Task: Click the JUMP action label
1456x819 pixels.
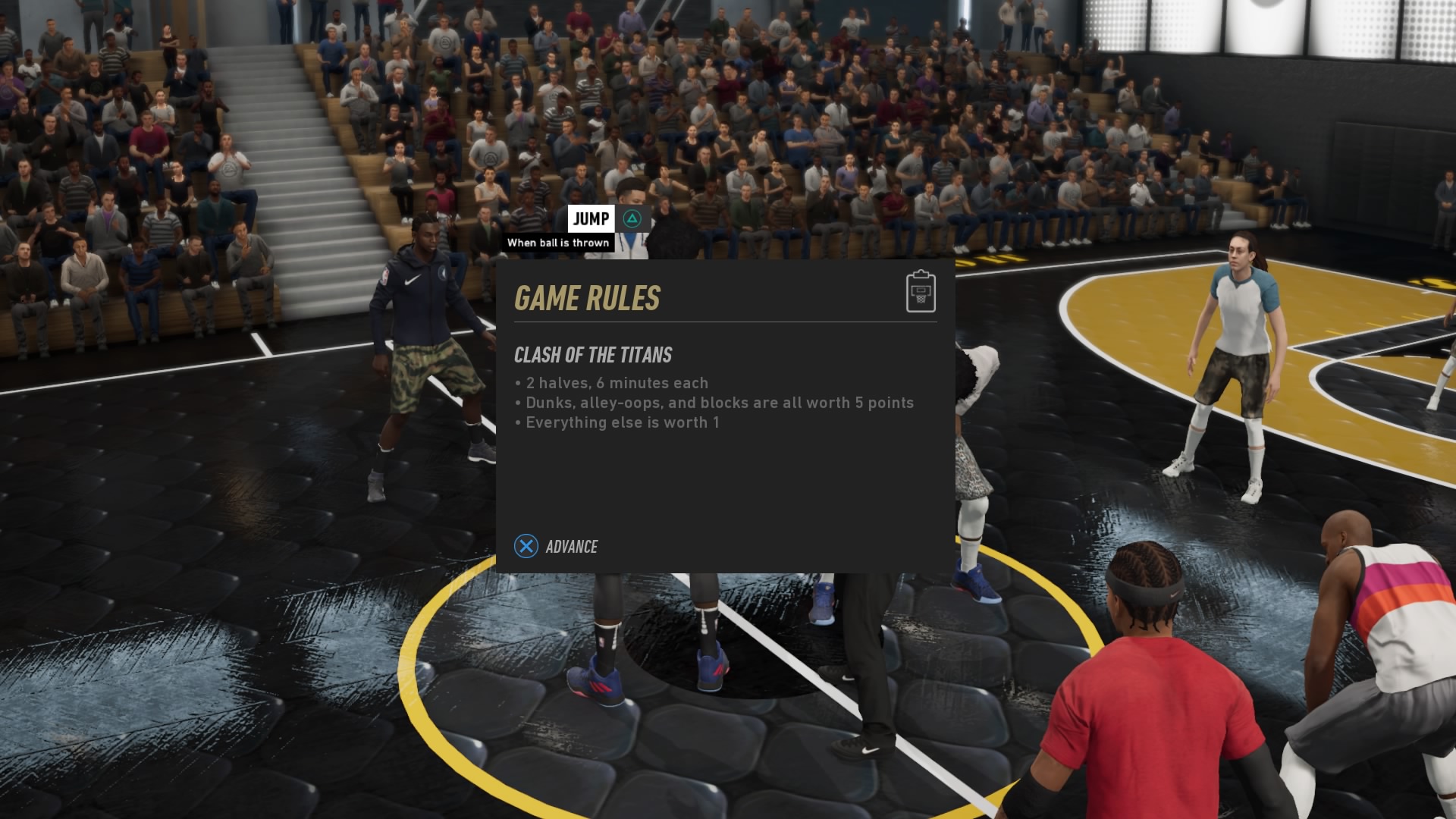Action: [592, 218]
